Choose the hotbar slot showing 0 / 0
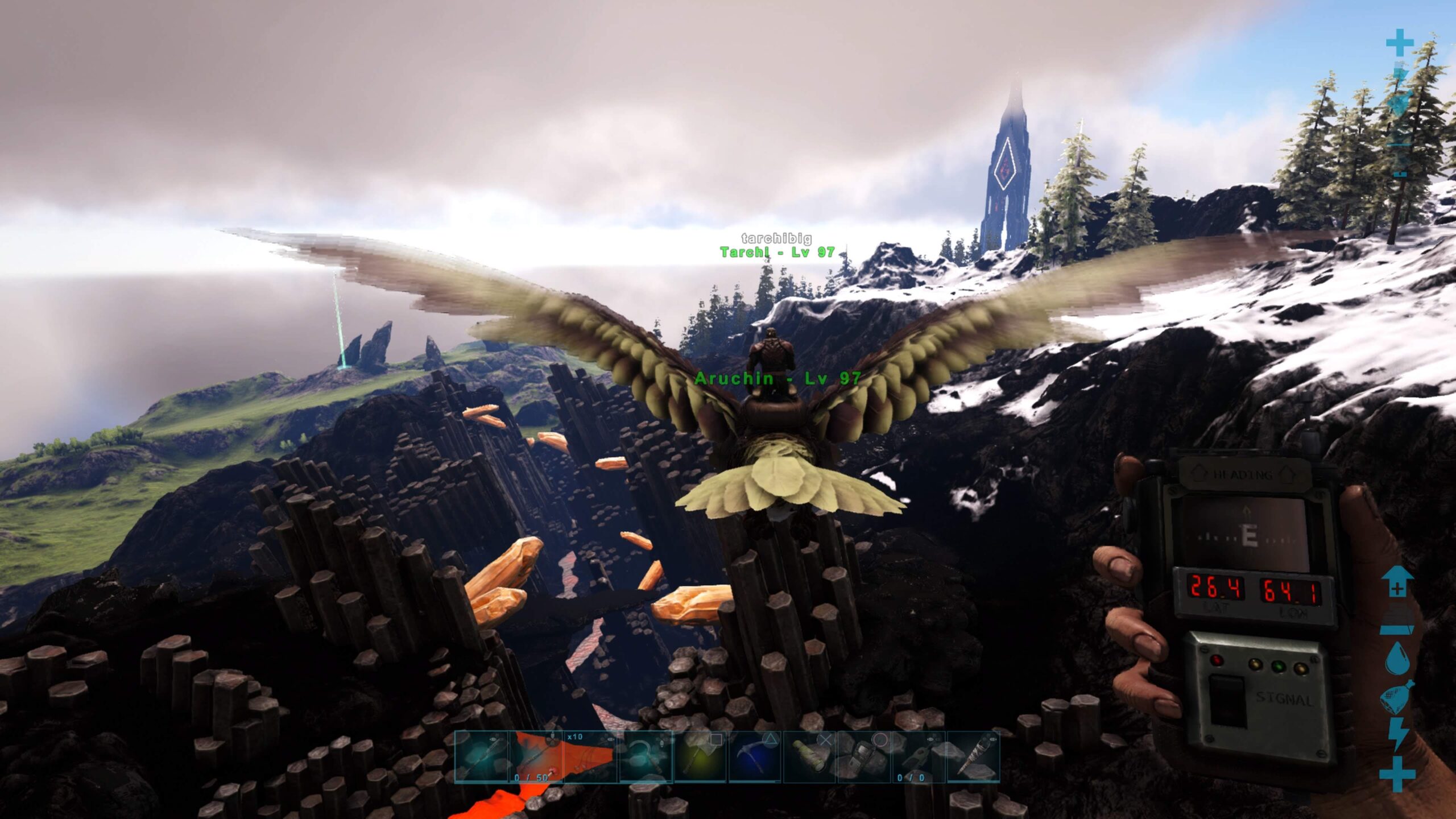The width and height of the screenshot is (1456, 819). (x=918, y=757)
